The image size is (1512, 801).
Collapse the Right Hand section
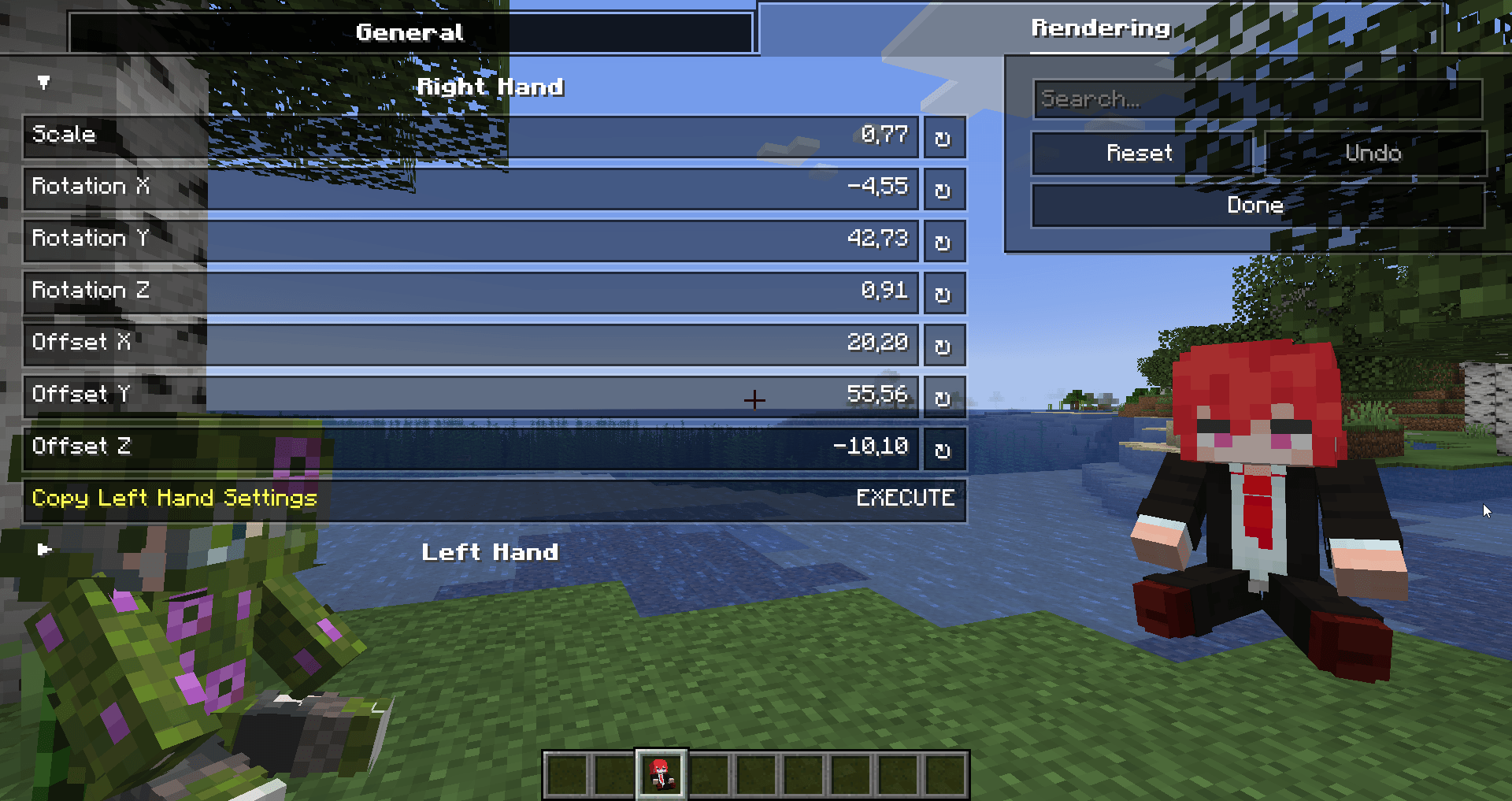click(x=43, y=83)
